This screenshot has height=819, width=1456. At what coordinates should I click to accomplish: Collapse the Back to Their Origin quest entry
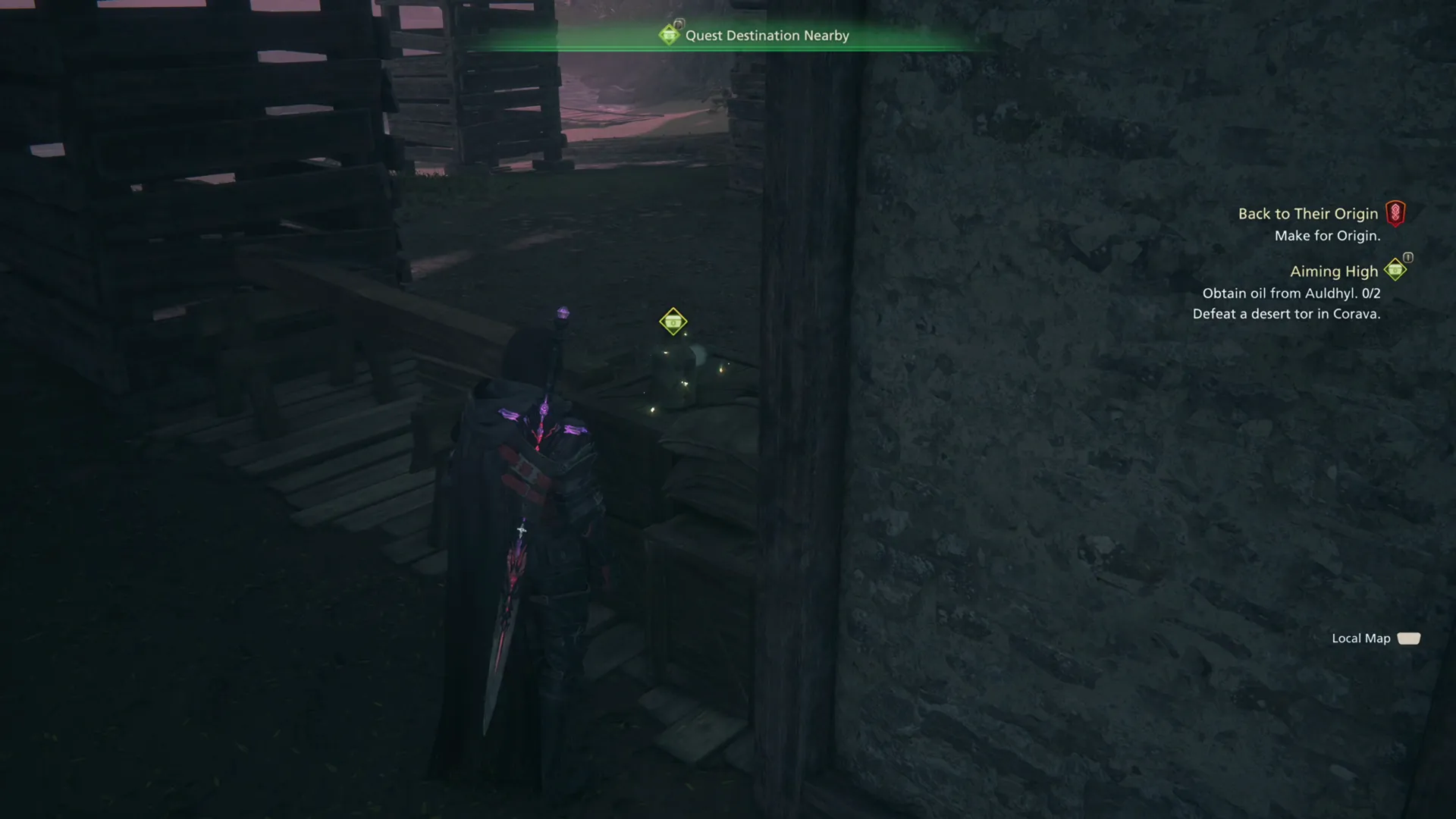pos(1308,213)
